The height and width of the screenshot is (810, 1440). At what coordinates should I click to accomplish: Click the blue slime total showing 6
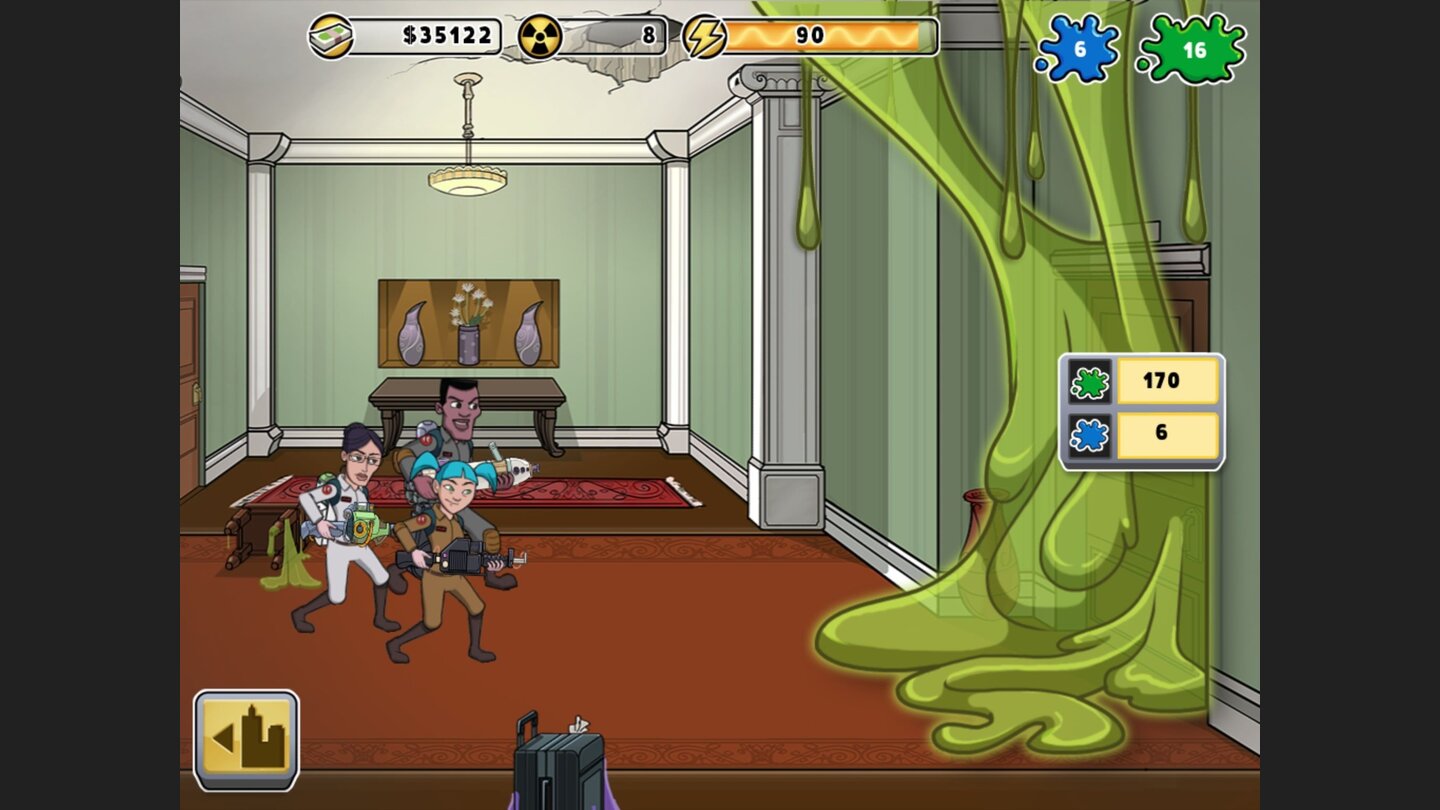tap(1169, 435)
